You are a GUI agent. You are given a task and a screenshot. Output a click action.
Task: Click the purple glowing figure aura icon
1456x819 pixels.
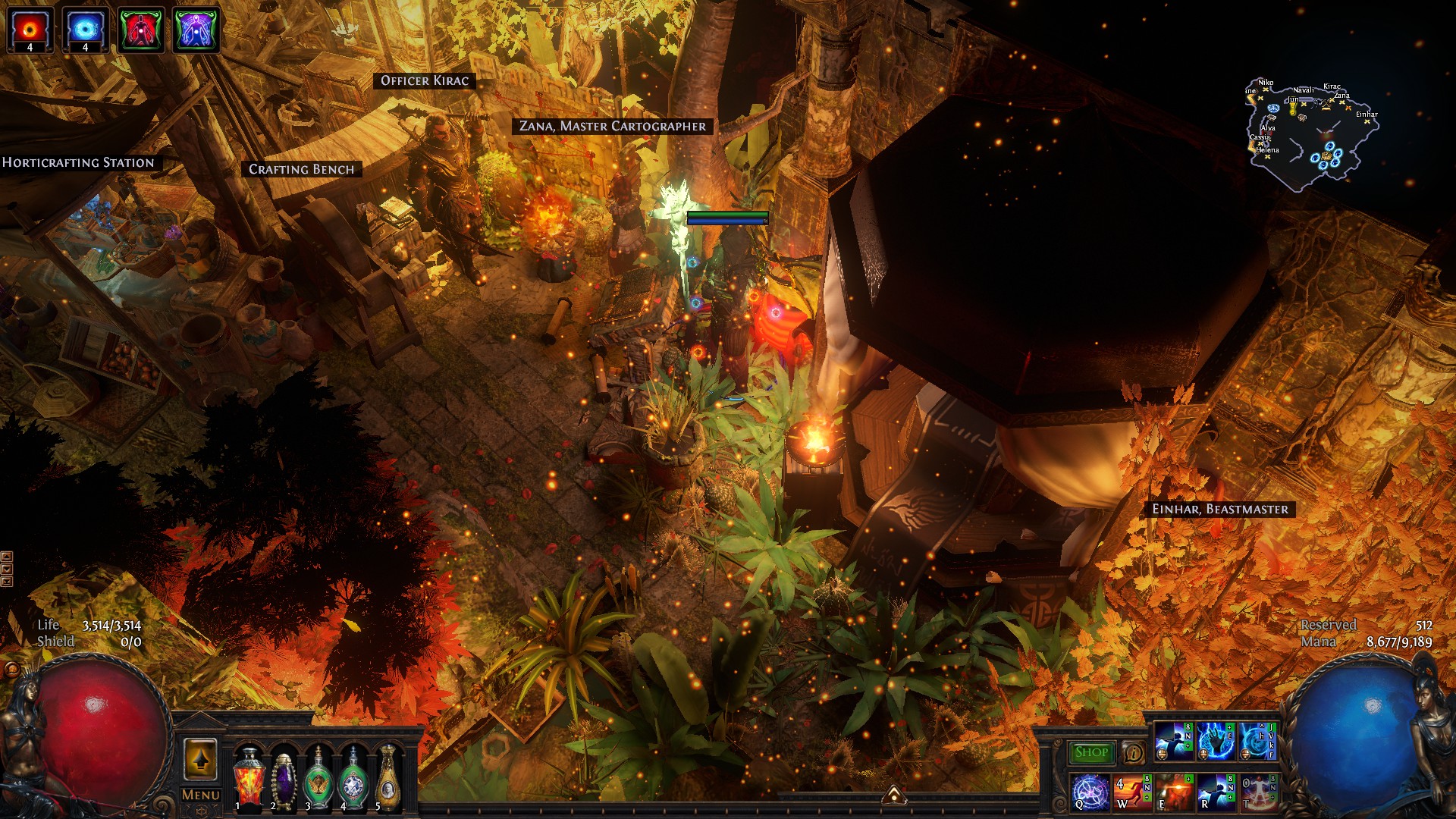click(196, 30)
